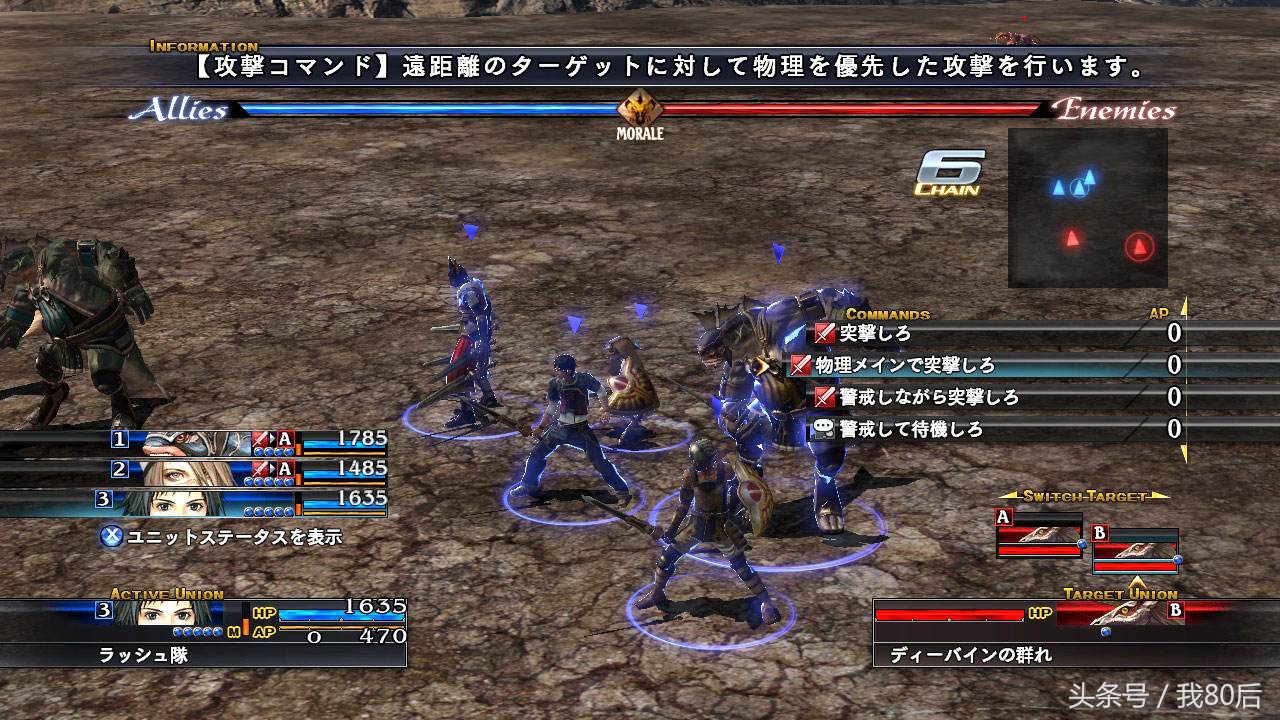This screenshot has height=720, width=1280.
Task: Click the battlefield minimap
Action: click(1088, 207)
